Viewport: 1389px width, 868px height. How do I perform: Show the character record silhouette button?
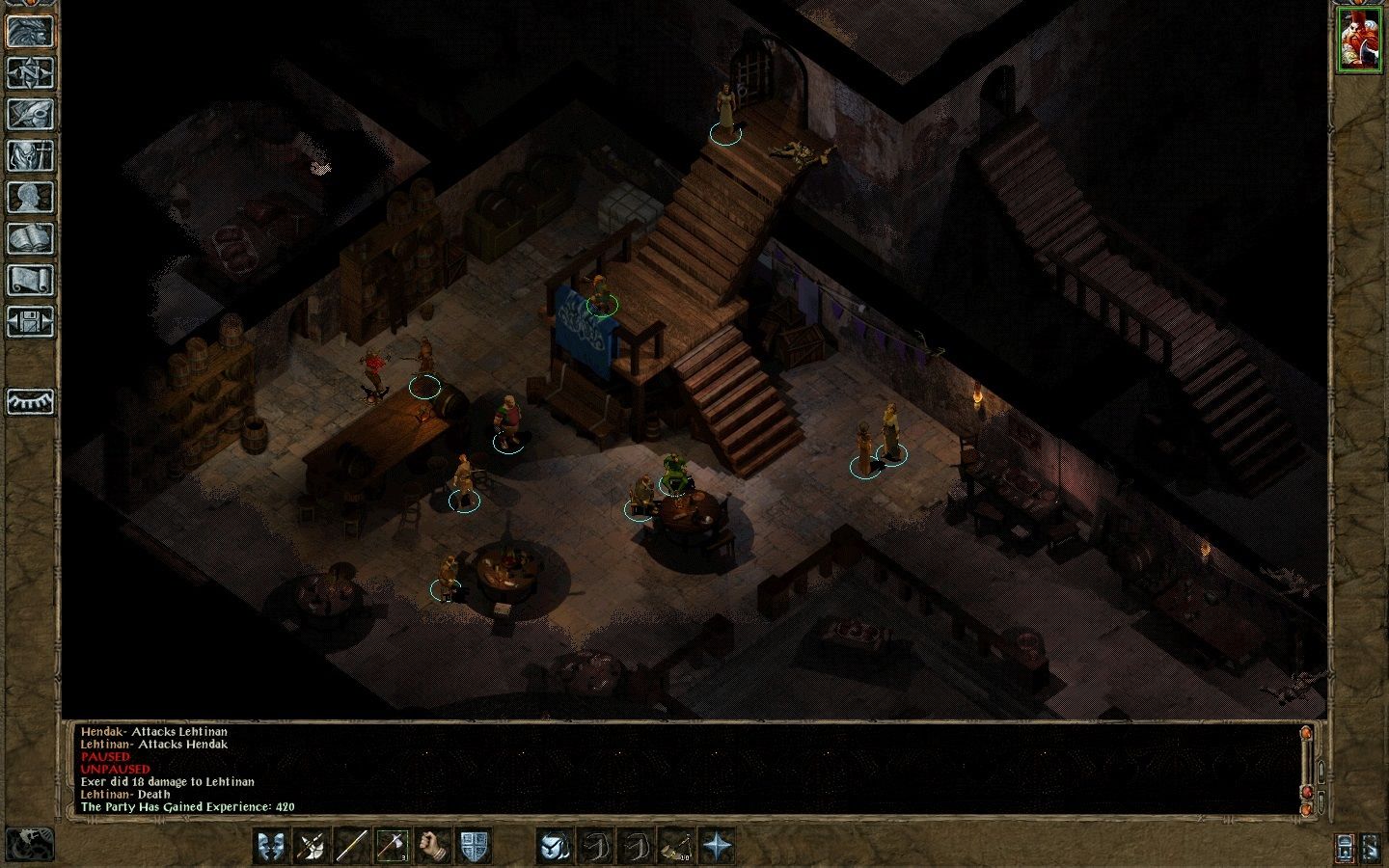click(x=30, y=197)
